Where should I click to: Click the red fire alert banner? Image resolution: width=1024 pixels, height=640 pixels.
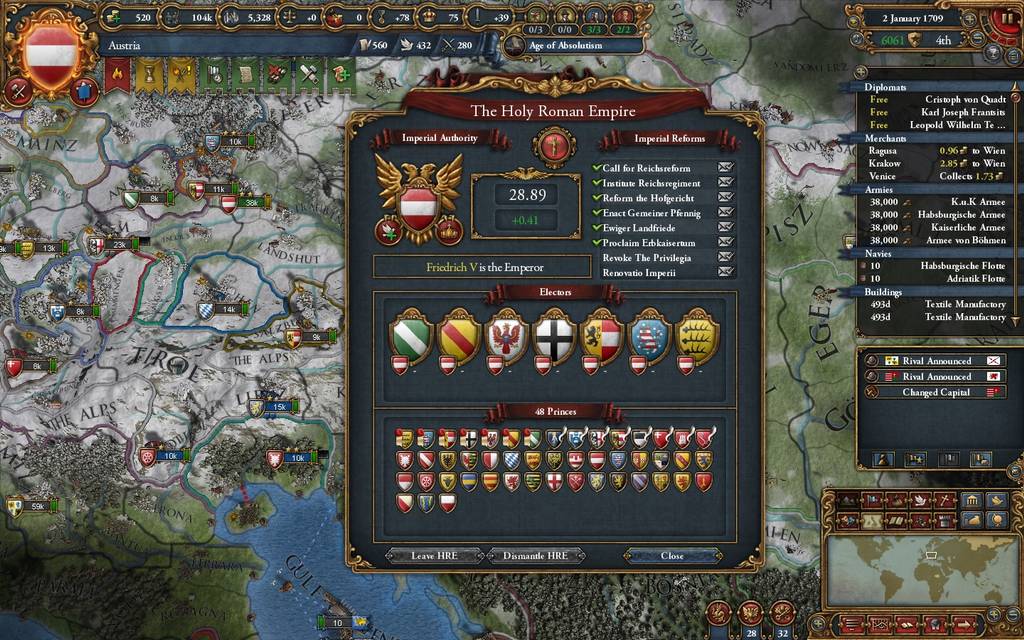118,74
